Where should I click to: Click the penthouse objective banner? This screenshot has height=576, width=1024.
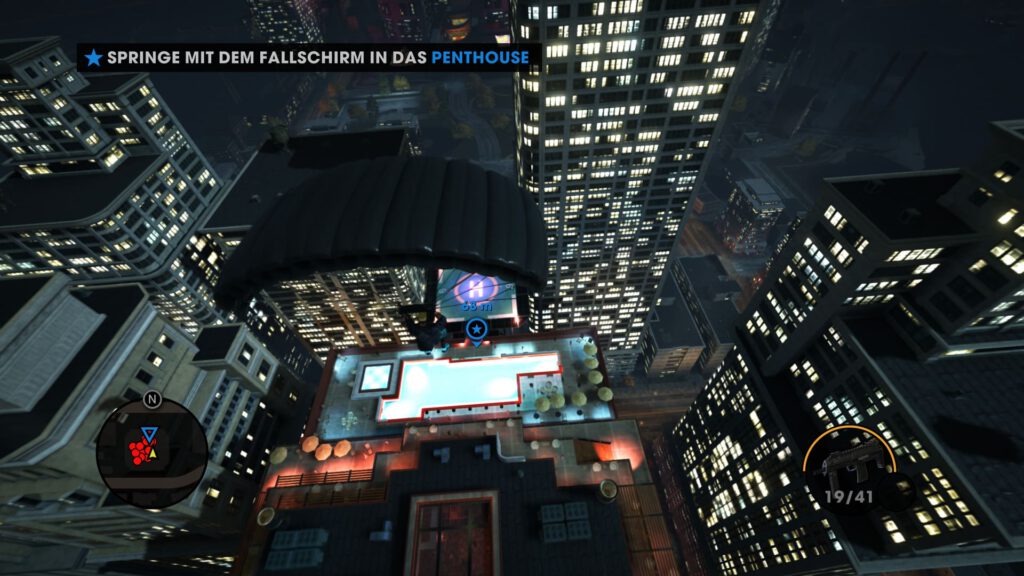pyautogui.click(x=308, y=57)
